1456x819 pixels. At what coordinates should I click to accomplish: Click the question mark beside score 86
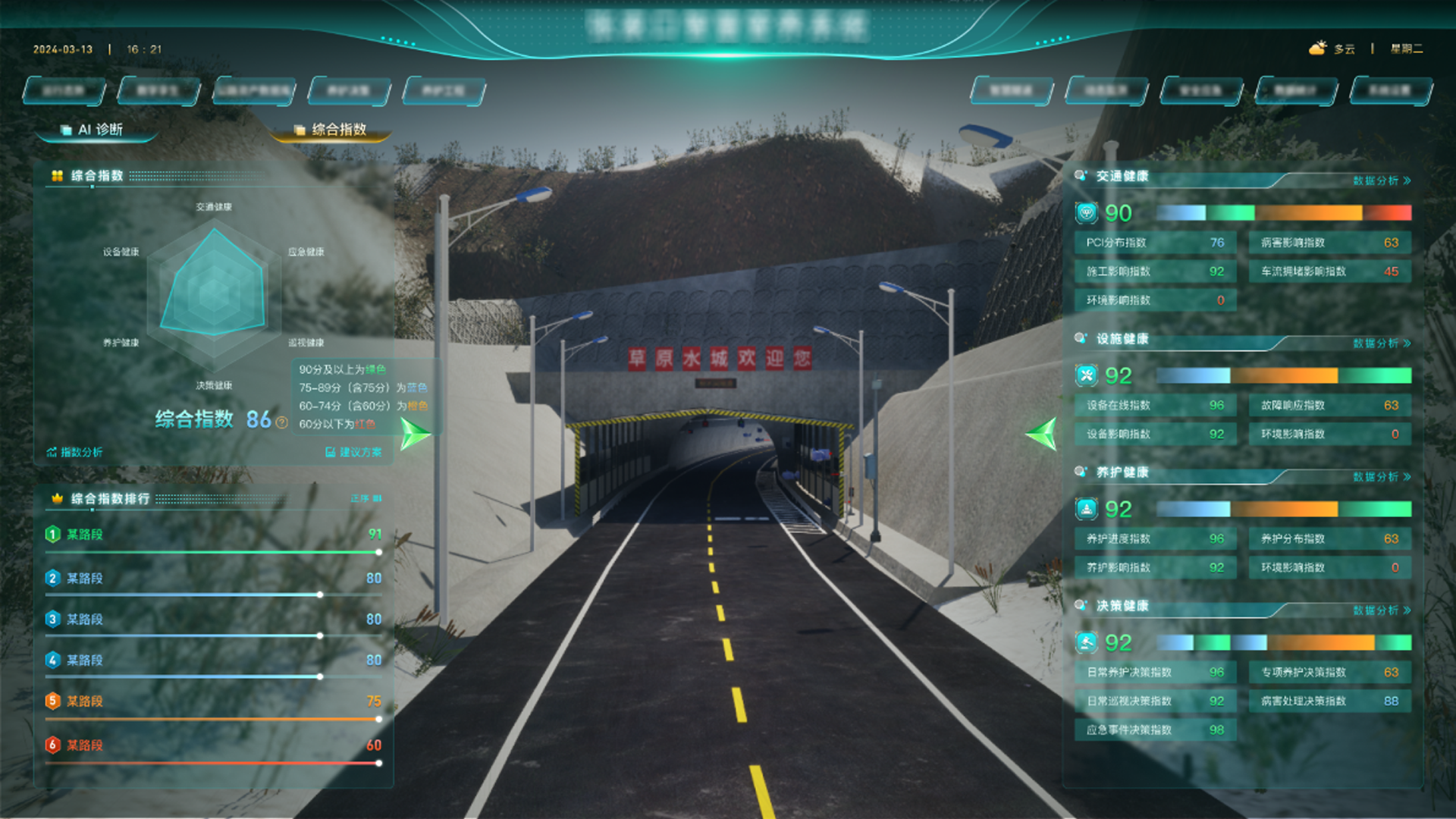282,422
